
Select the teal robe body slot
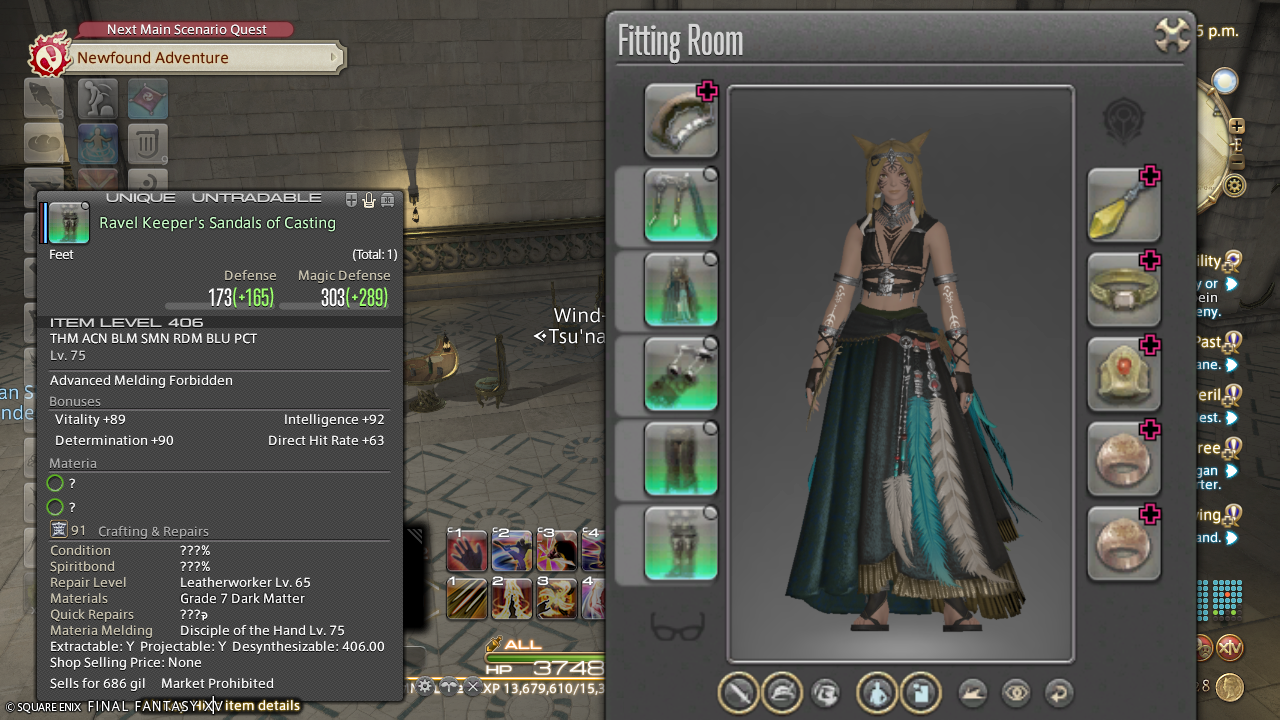point(681,290)
